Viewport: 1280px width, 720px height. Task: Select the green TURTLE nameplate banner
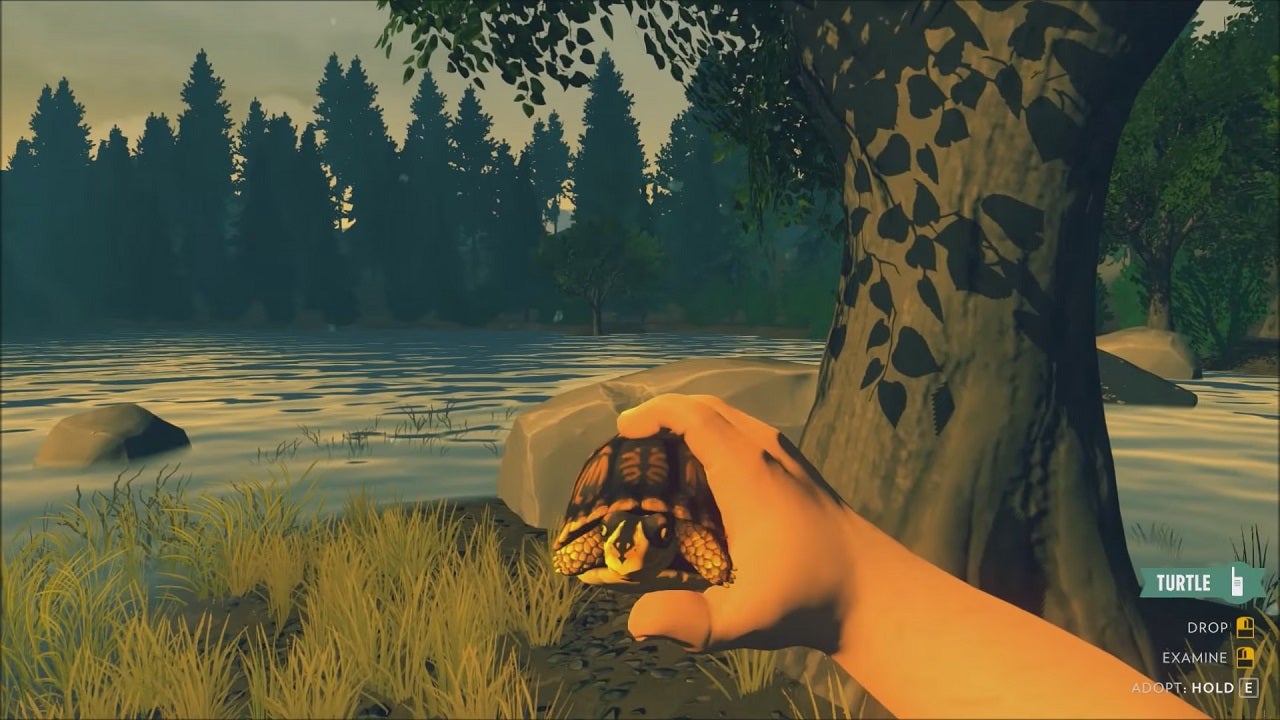click(1185, 580)
